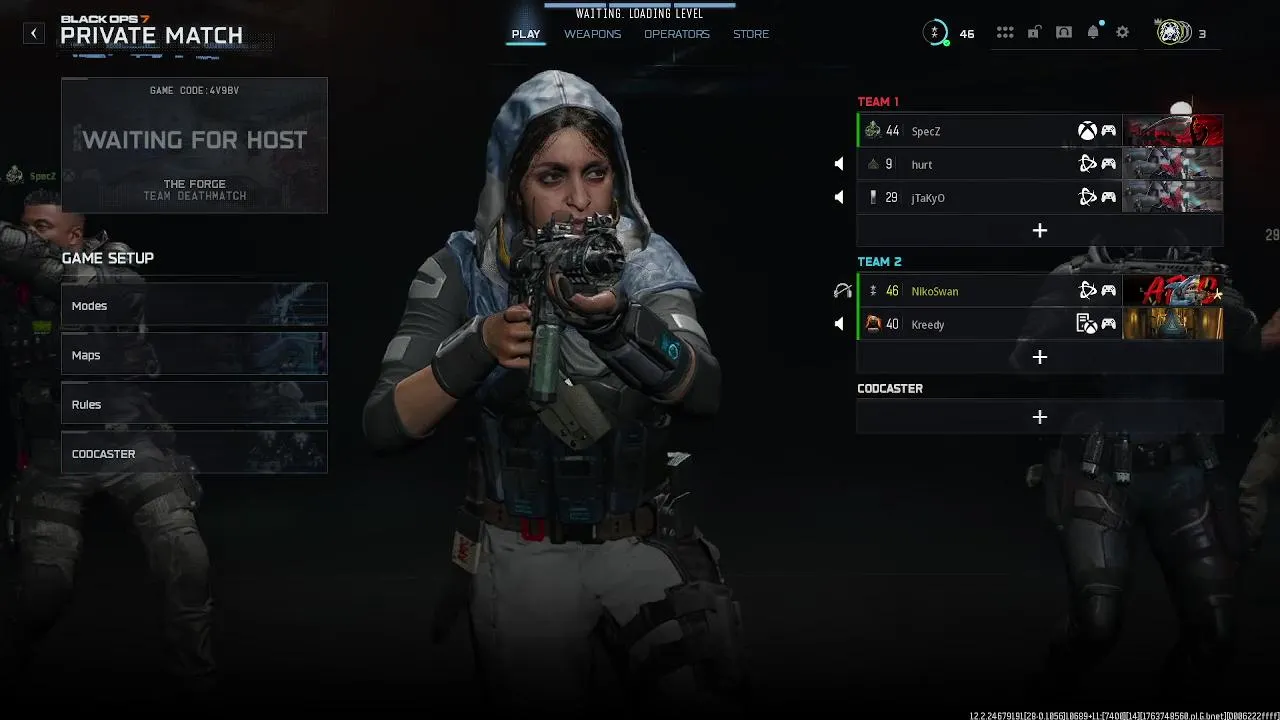The height and width of the screenshot is (720, 1280).
Task: Open the CODCaster setup option
Action: point(194,454)
